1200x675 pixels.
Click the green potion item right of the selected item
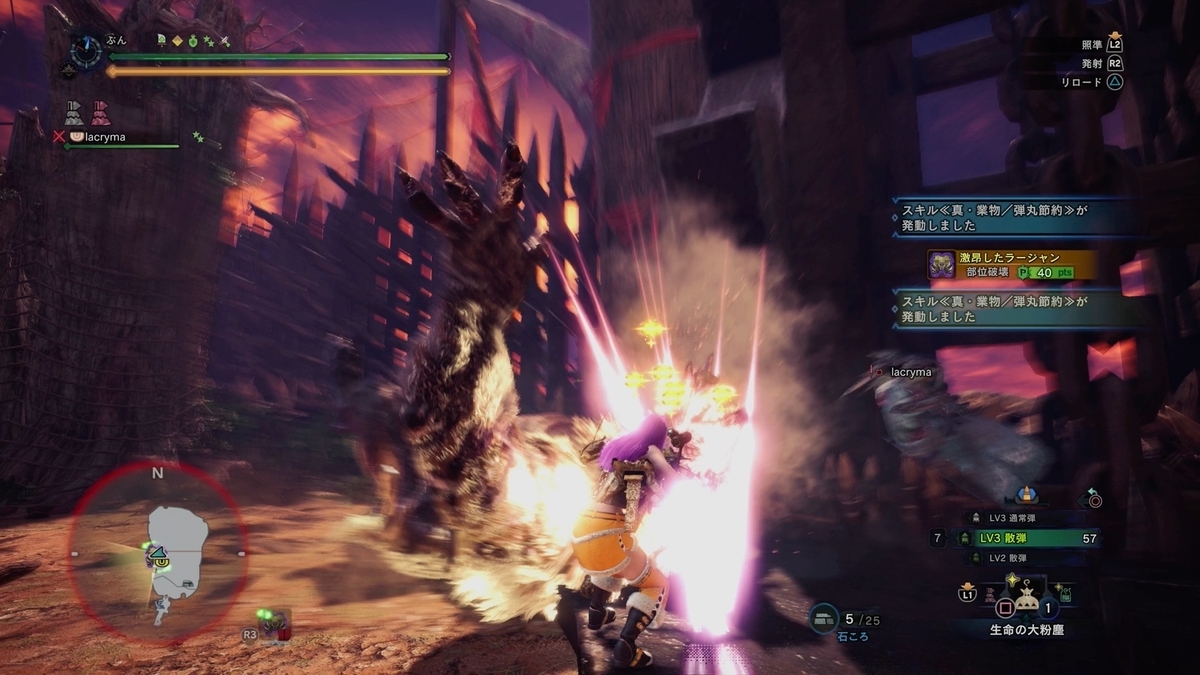click(1067, 596)
